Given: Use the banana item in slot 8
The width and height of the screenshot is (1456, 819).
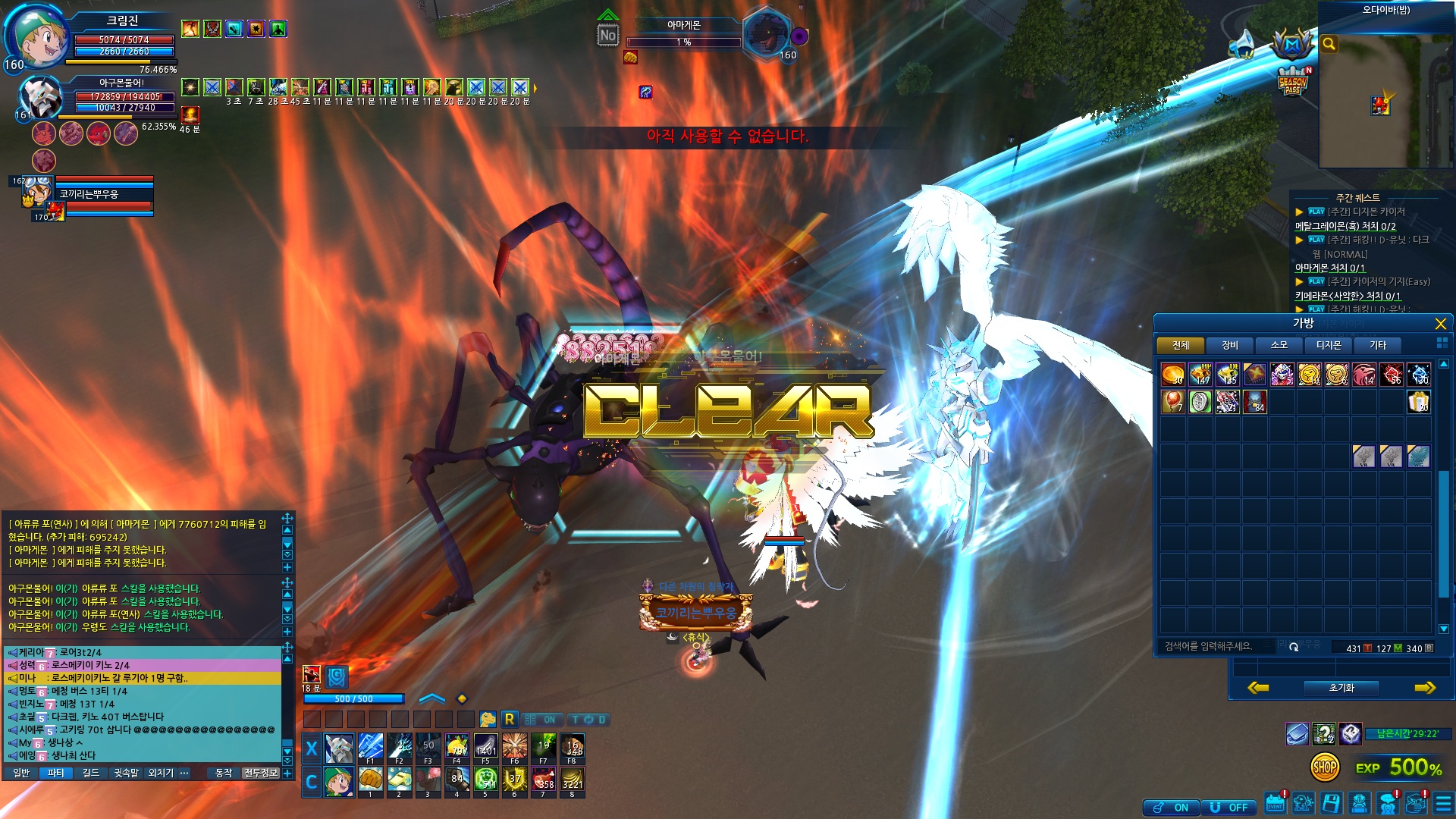Looking at the screenshot, I should coord(573,780).
